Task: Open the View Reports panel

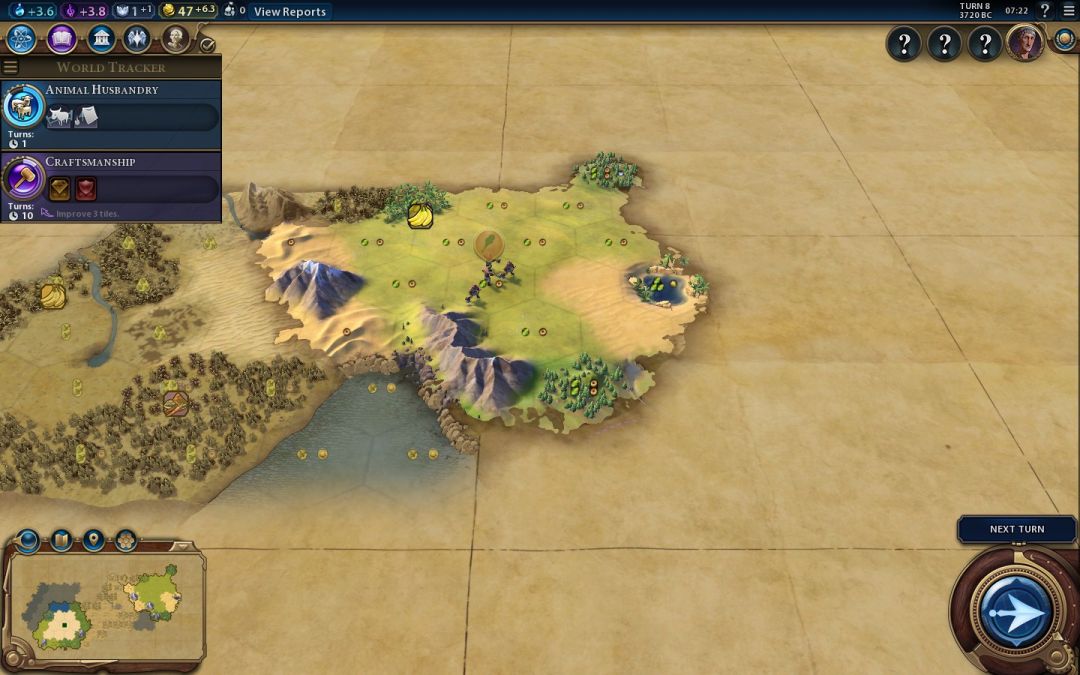Action: (x=289, y=11)
